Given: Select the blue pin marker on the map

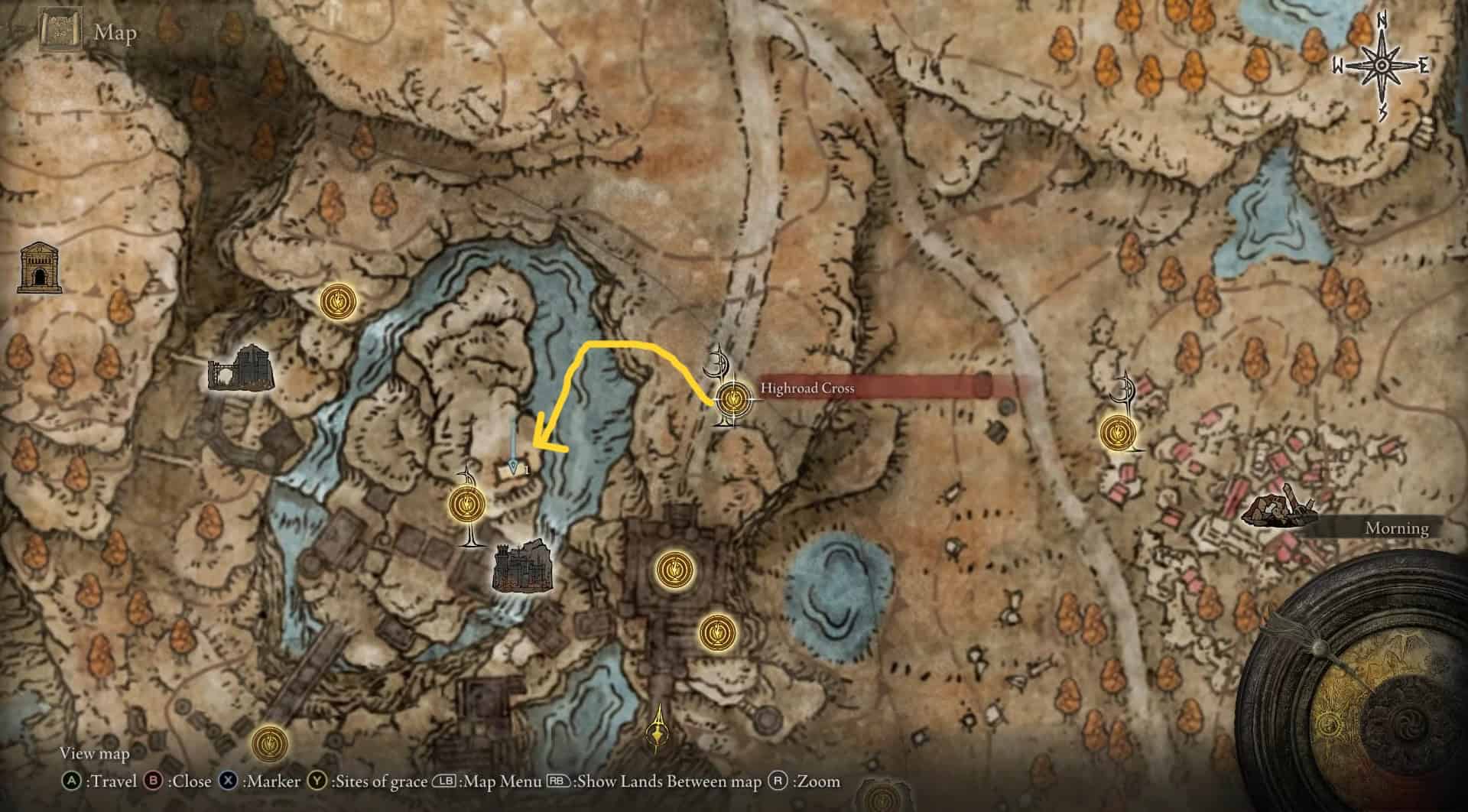Looking at the screenshot, I should (513, 466).
